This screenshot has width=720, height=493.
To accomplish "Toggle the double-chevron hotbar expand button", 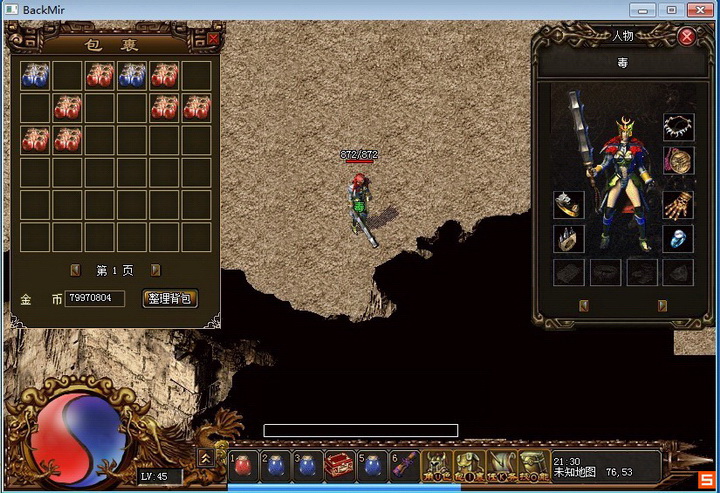I will (207, 456).
